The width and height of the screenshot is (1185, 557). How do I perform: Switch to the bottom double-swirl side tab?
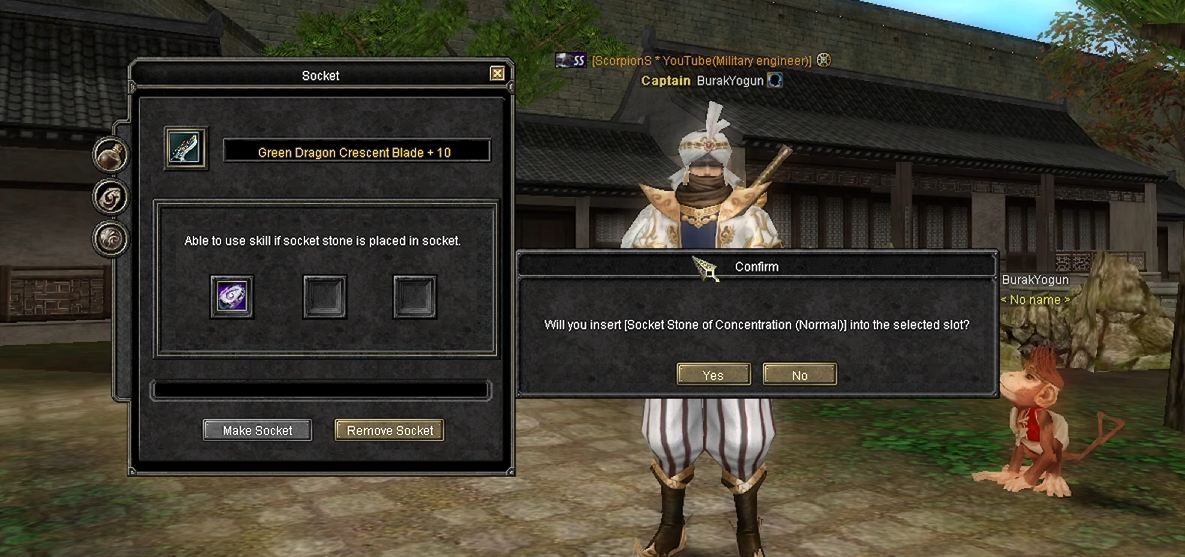click(x=110, y=239)
